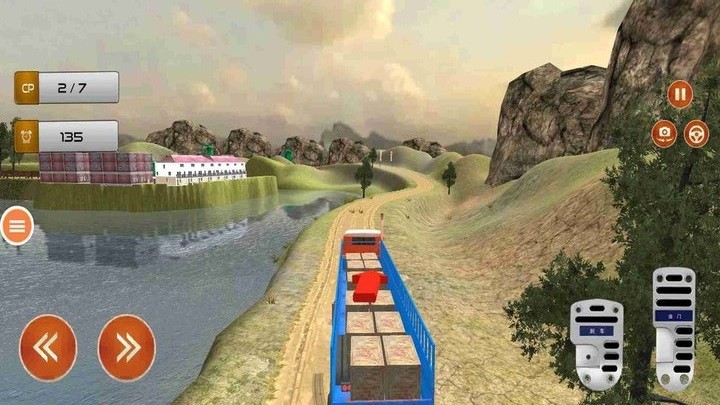Steer right with the double-arrow button
720x405 pixels.
click(126, 347)
